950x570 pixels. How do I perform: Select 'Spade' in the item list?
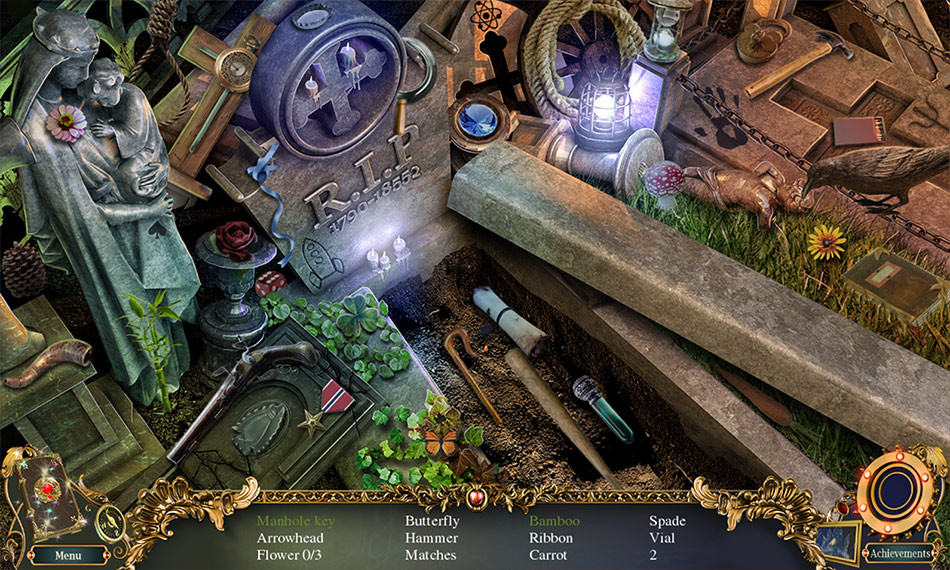click(668, 521)
